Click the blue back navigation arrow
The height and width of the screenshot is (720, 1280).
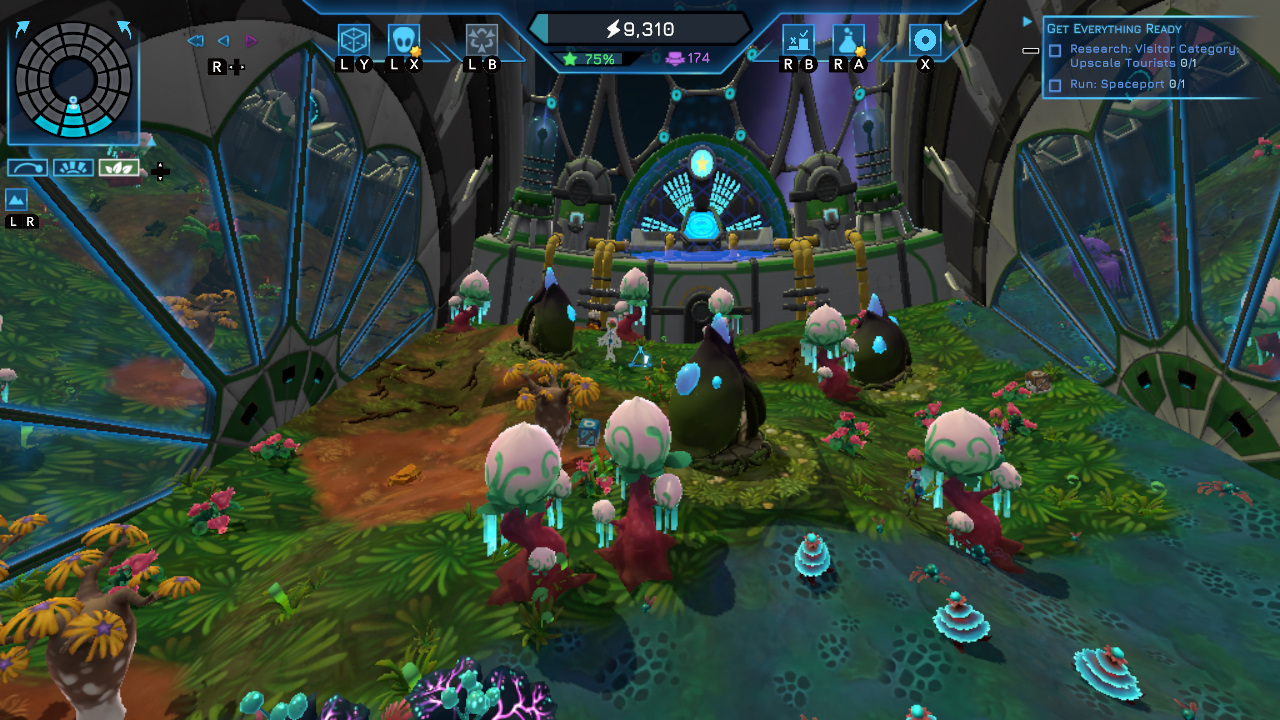point(224,40)
